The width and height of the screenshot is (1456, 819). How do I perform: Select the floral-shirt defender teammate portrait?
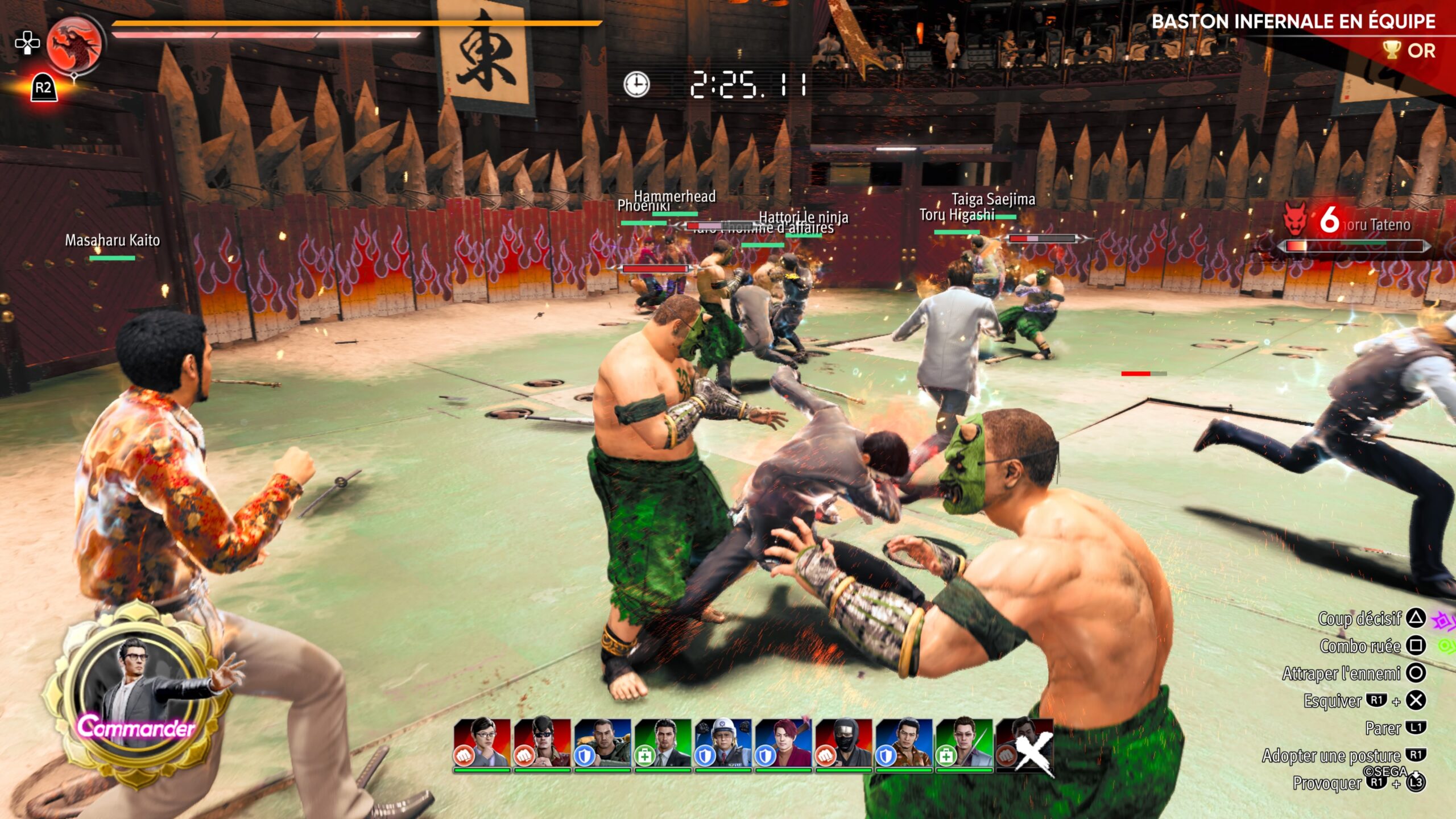coord(904,743)
